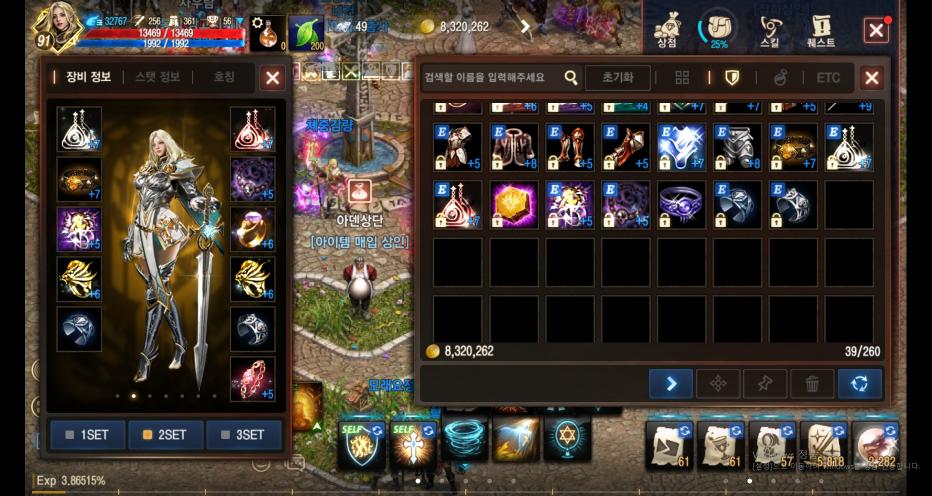932x496 pixels.
Task: Show all items with the grid filter
Action: click(682, 78)
